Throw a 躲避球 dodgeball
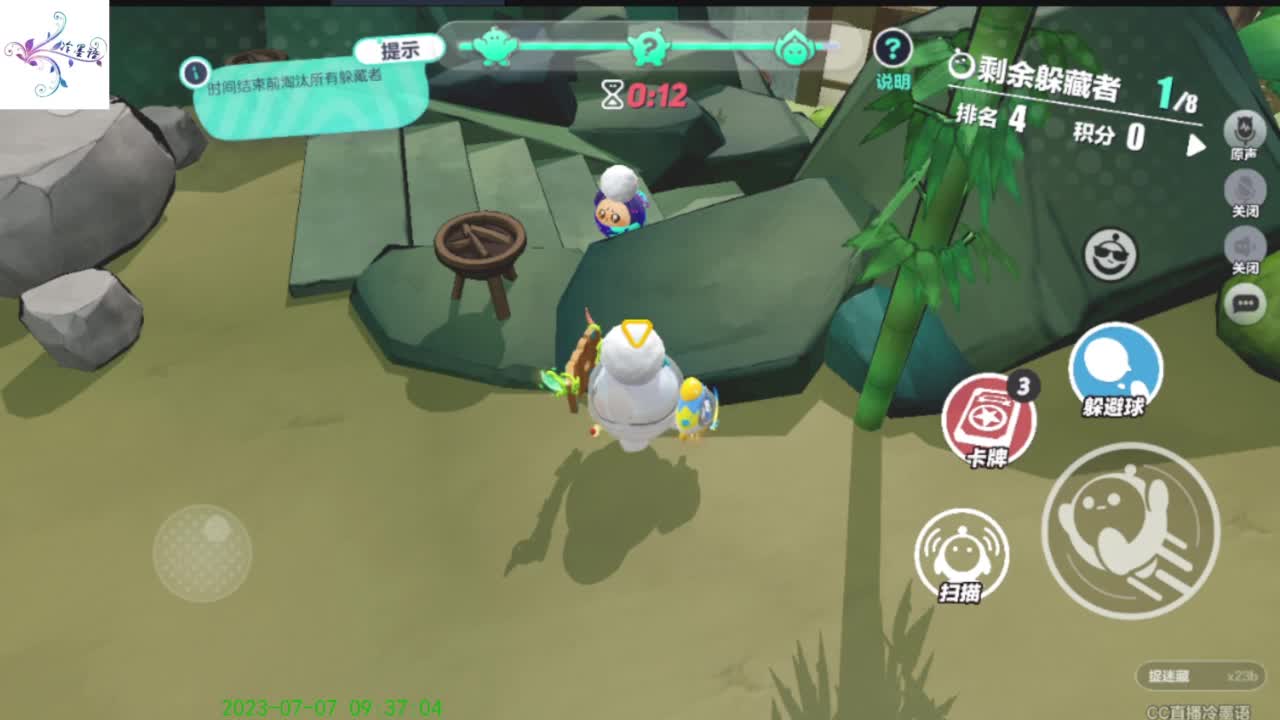 click(1115, 367)
